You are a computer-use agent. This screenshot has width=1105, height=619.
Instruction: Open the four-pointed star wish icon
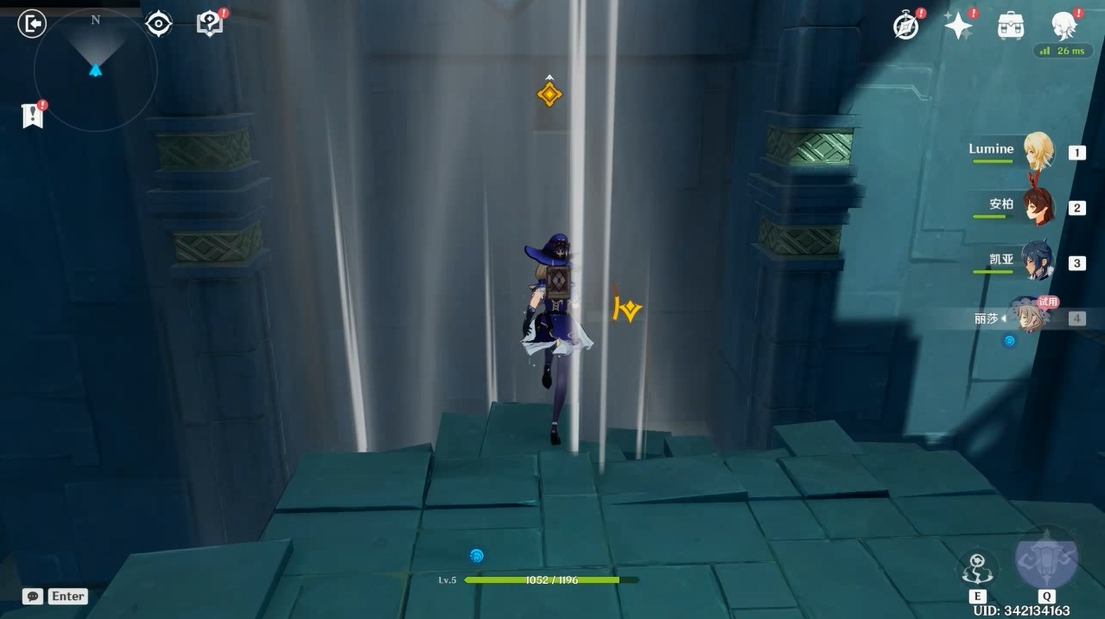[x=958, y=26]
